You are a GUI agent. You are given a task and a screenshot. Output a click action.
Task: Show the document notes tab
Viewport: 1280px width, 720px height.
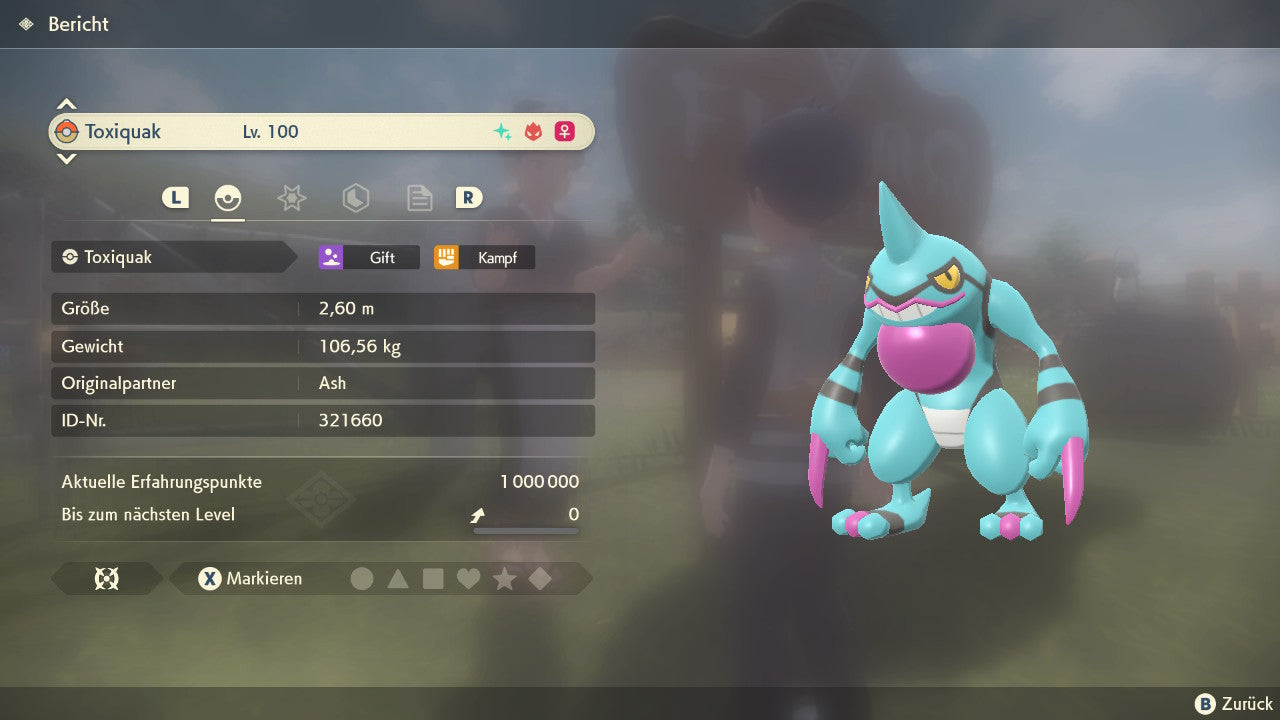click(419, 198)
